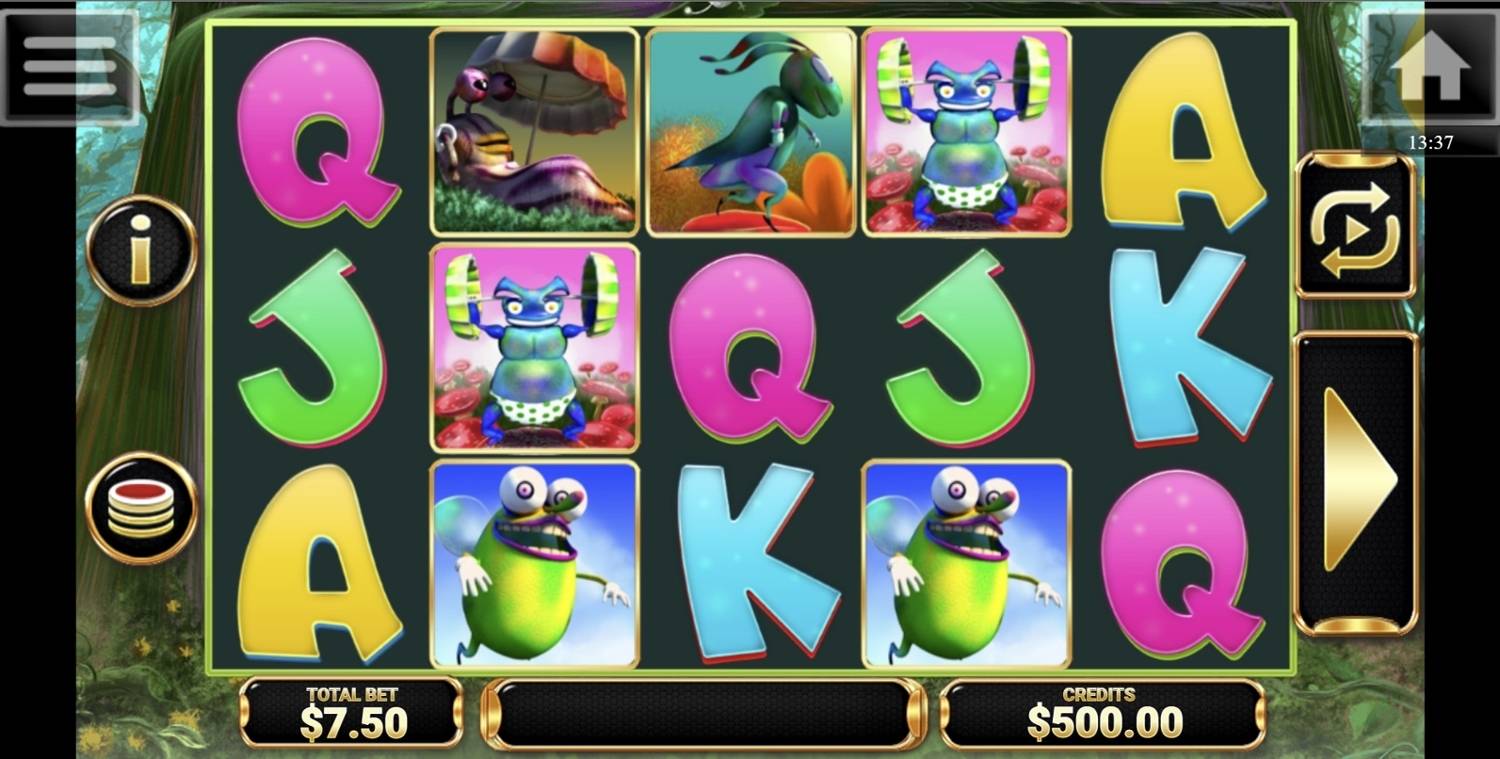This screenshot has height=759, width=1500.
Task: Click the beetle symbol on reel two middle row
Action: (x=533, y=348)
